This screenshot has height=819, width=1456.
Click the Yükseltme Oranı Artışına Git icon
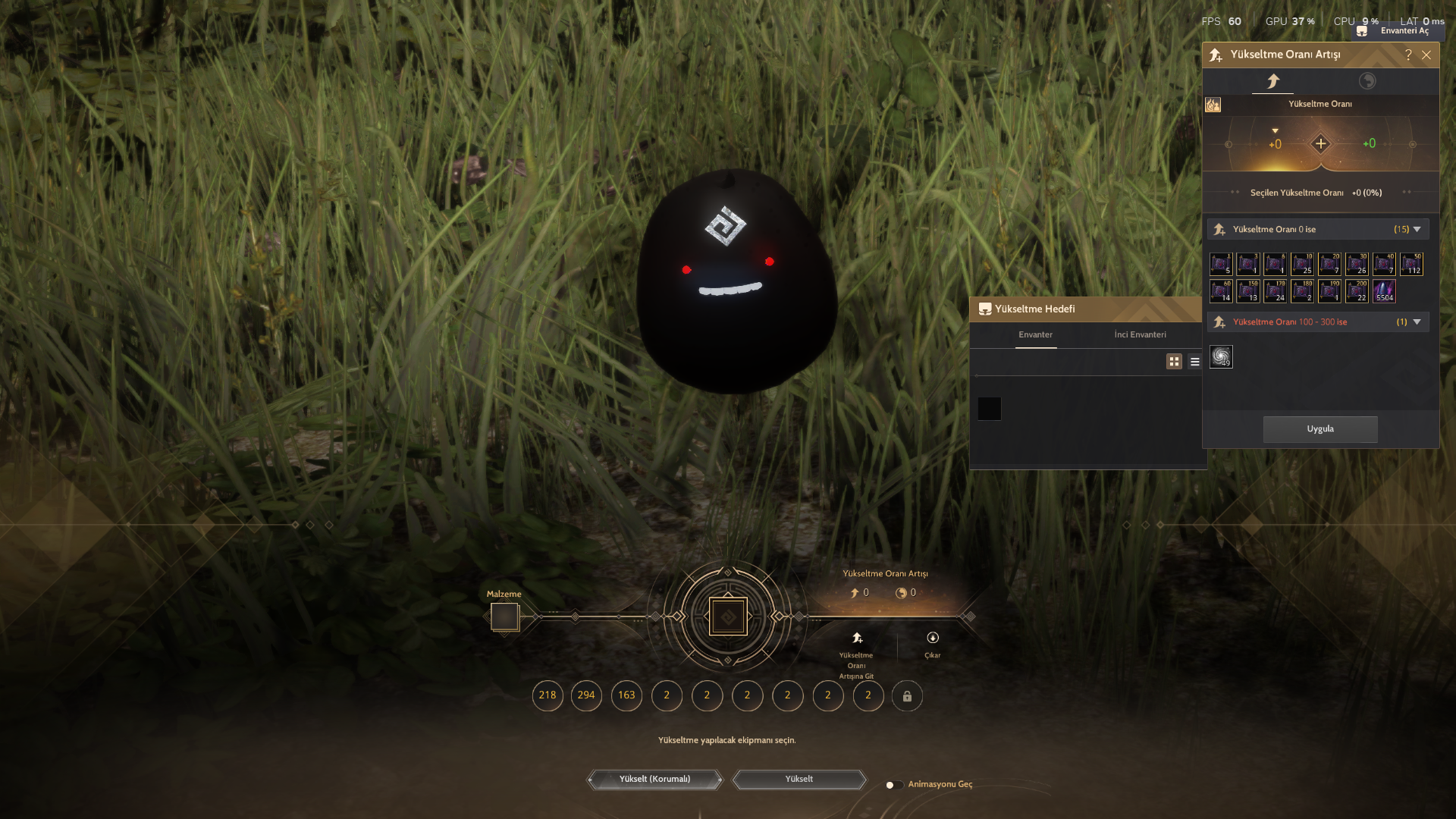[x=855, y=638]
